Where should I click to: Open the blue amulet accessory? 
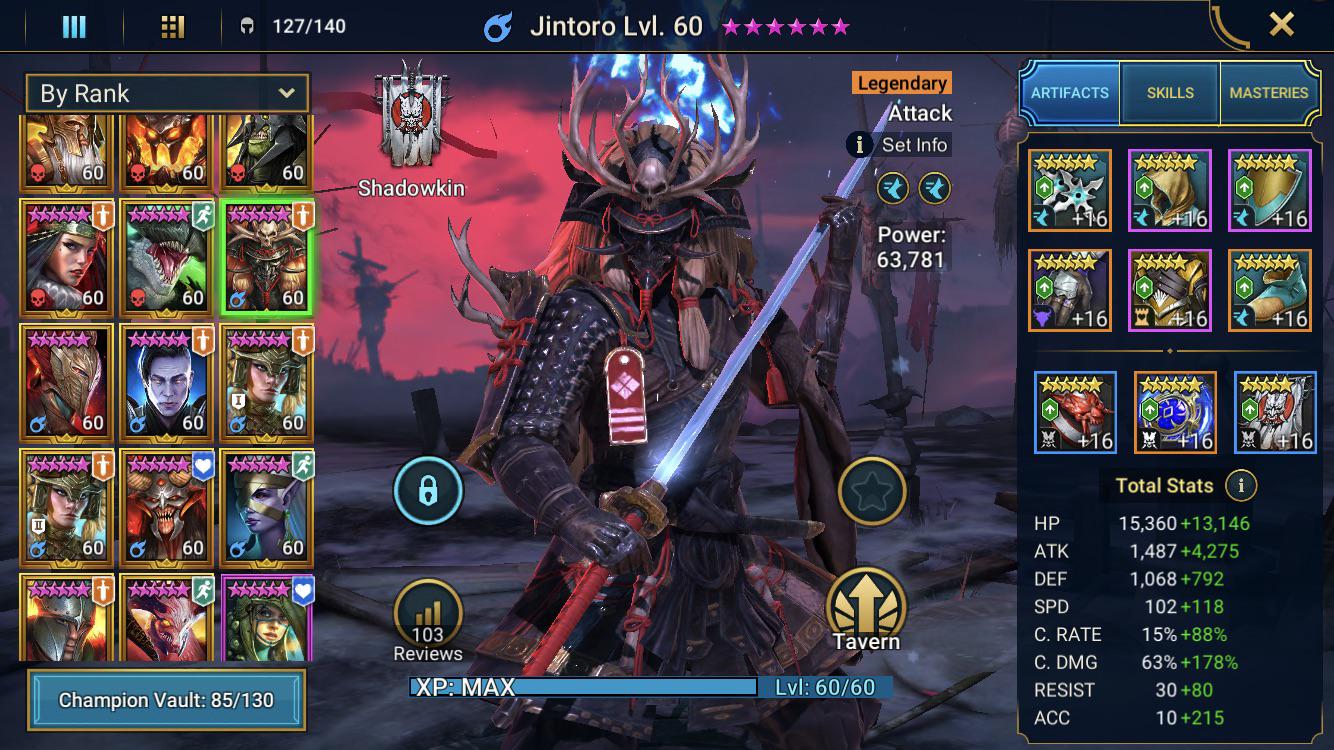(x=1174, y=411)
